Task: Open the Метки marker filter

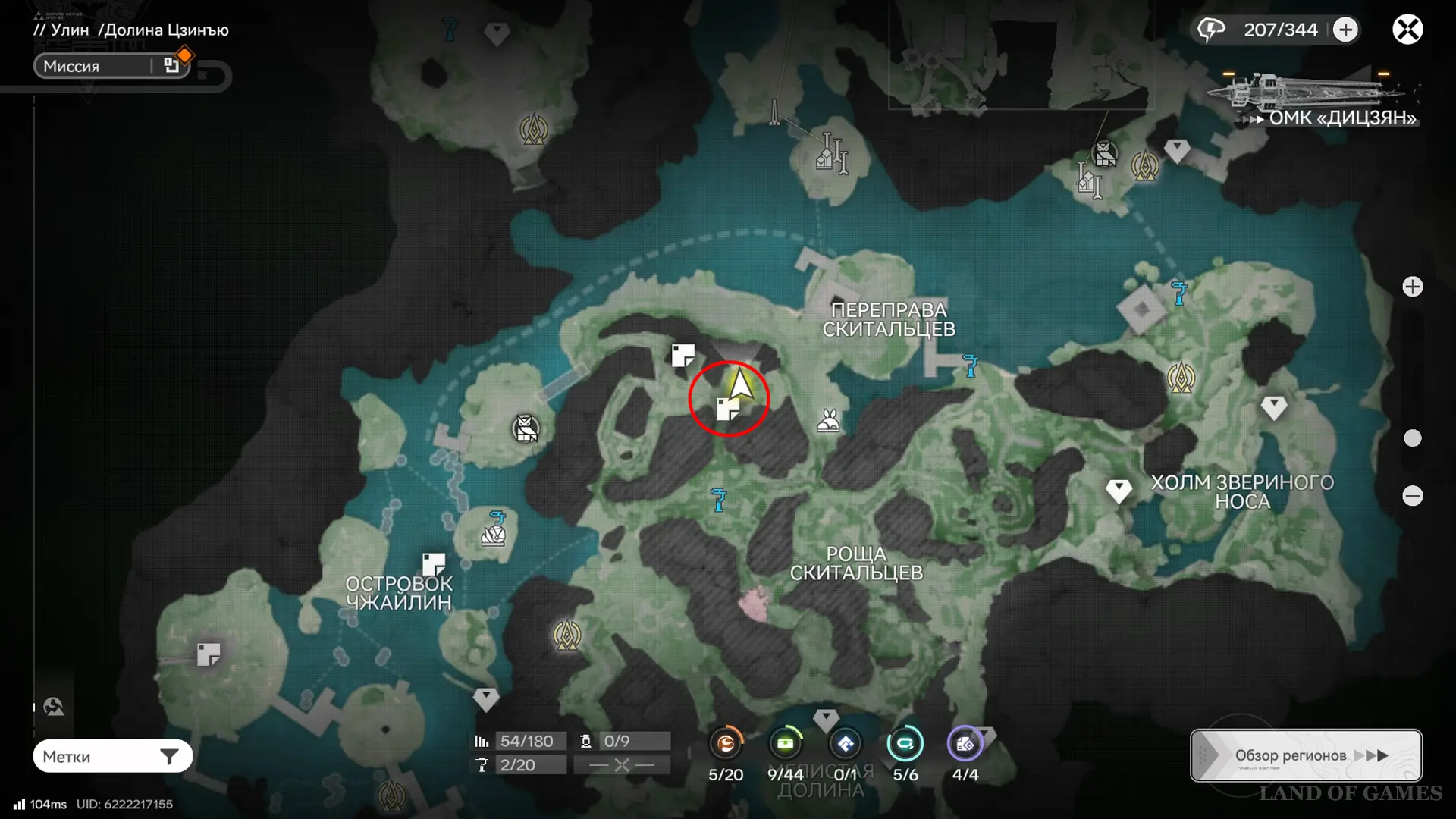Action: 112,756
